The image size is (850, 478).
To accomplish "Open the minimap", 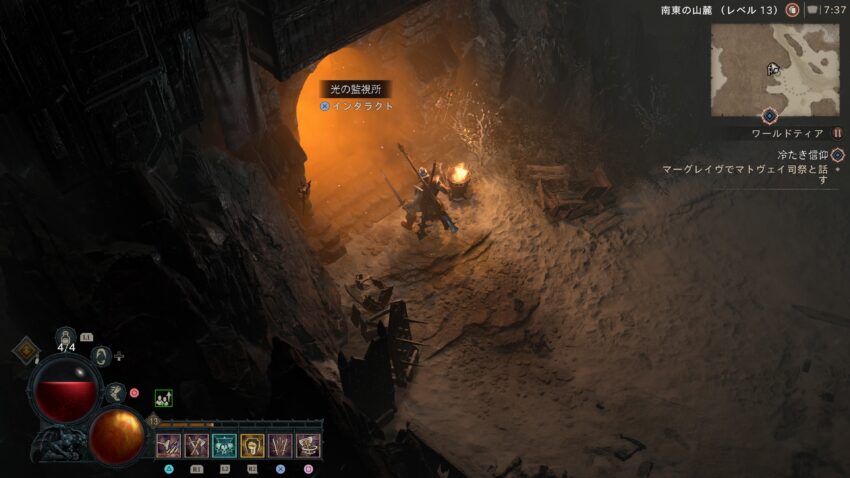I will coord(775,69).
